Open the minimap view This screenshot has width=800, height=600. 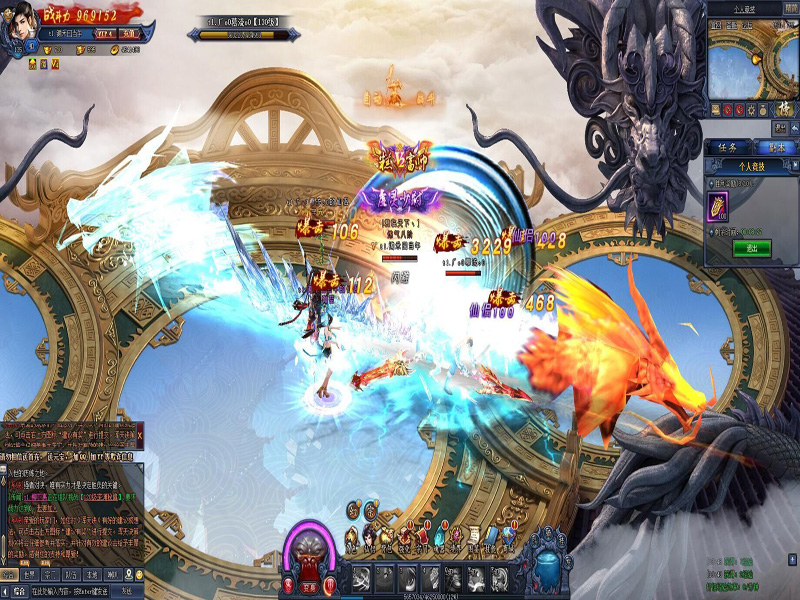pos(752,58)
